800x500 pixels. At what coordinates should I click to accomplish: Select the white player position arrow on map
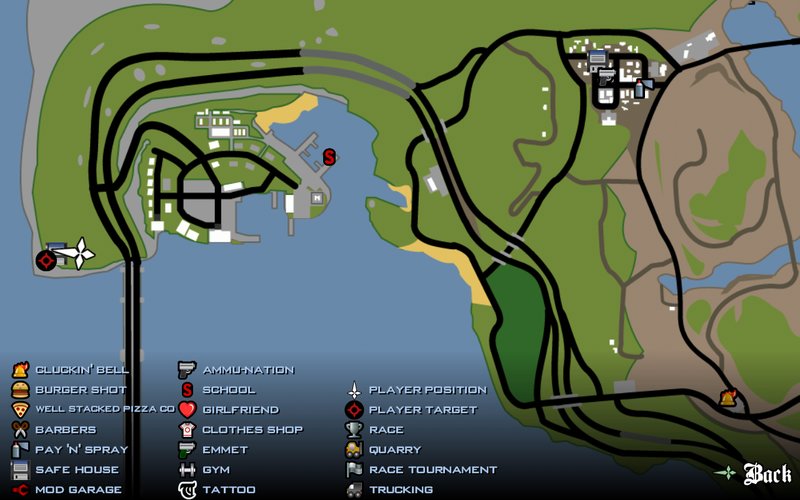click(78, 253)
